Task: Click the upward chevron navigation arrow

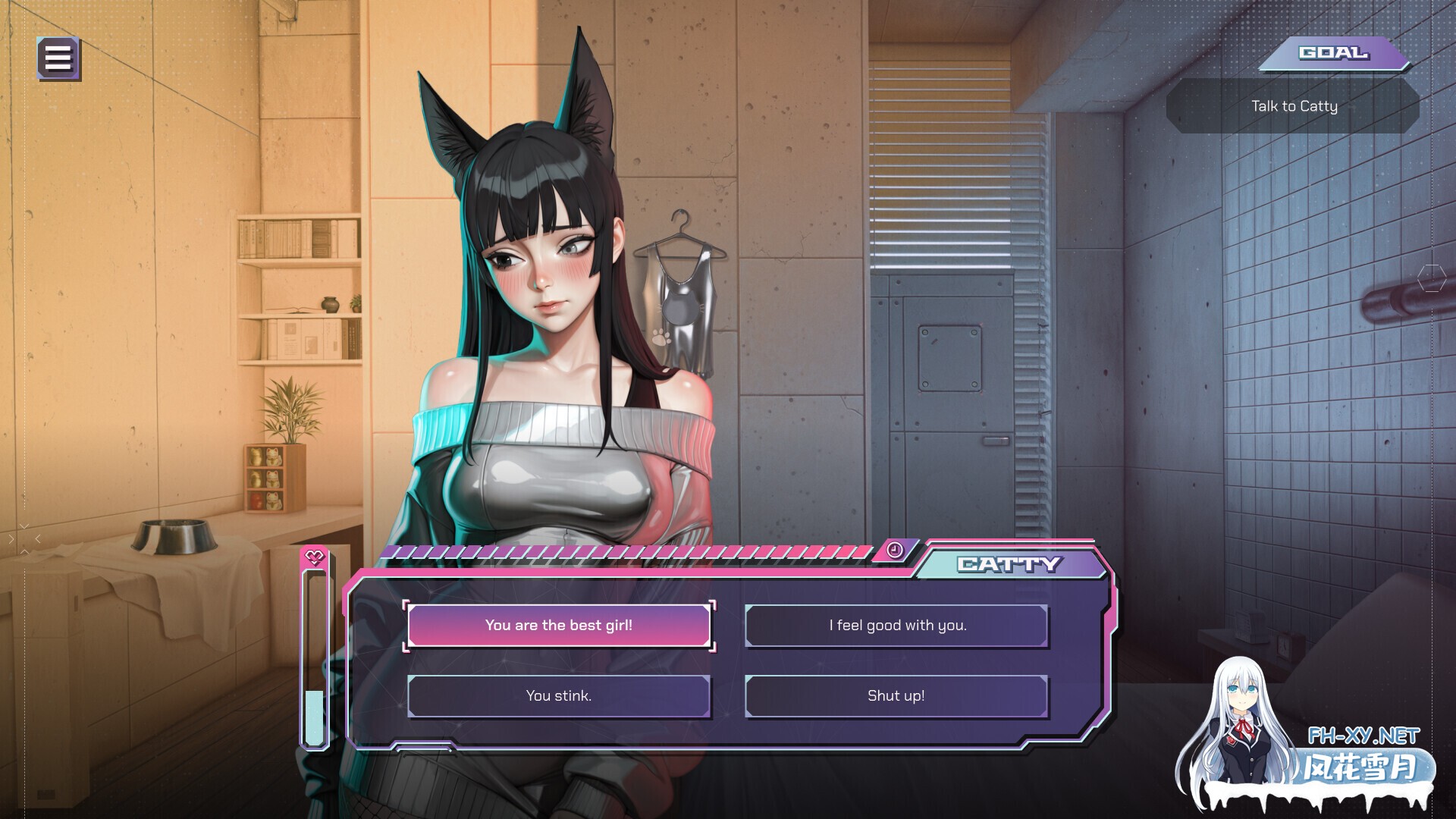Action: click(24, 552)
